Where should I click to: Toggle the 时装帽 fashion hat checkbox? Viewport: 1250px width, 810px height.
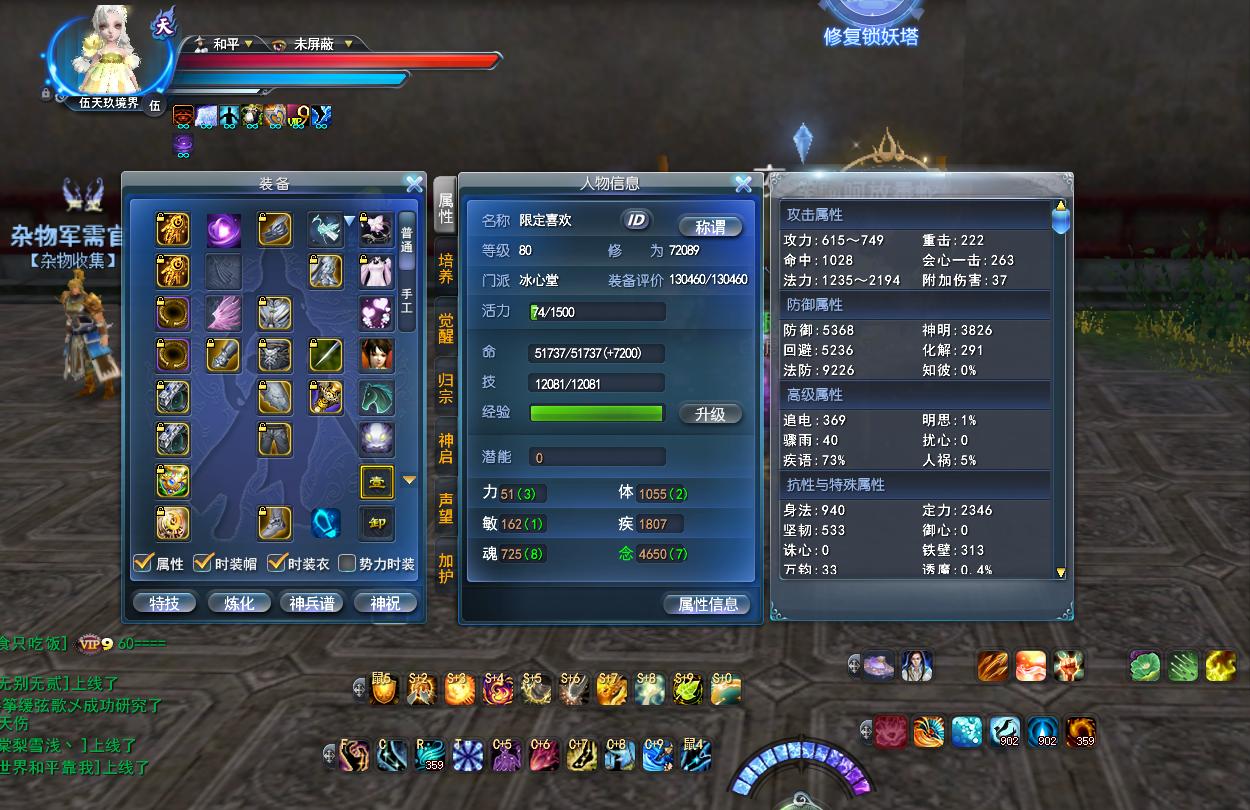[x=203, y=563]
